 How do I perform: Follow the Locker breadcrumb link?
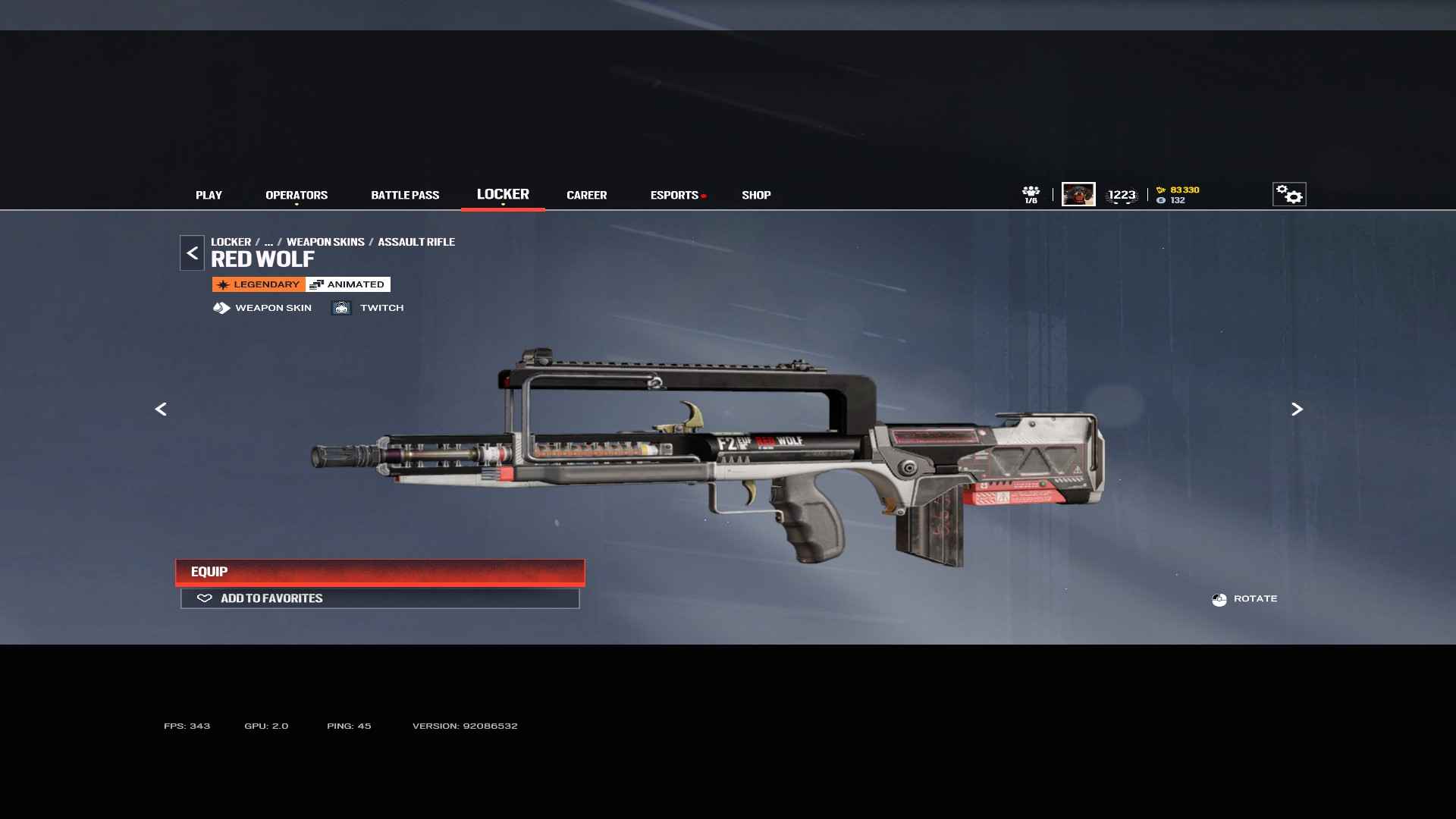pos(231,242)
